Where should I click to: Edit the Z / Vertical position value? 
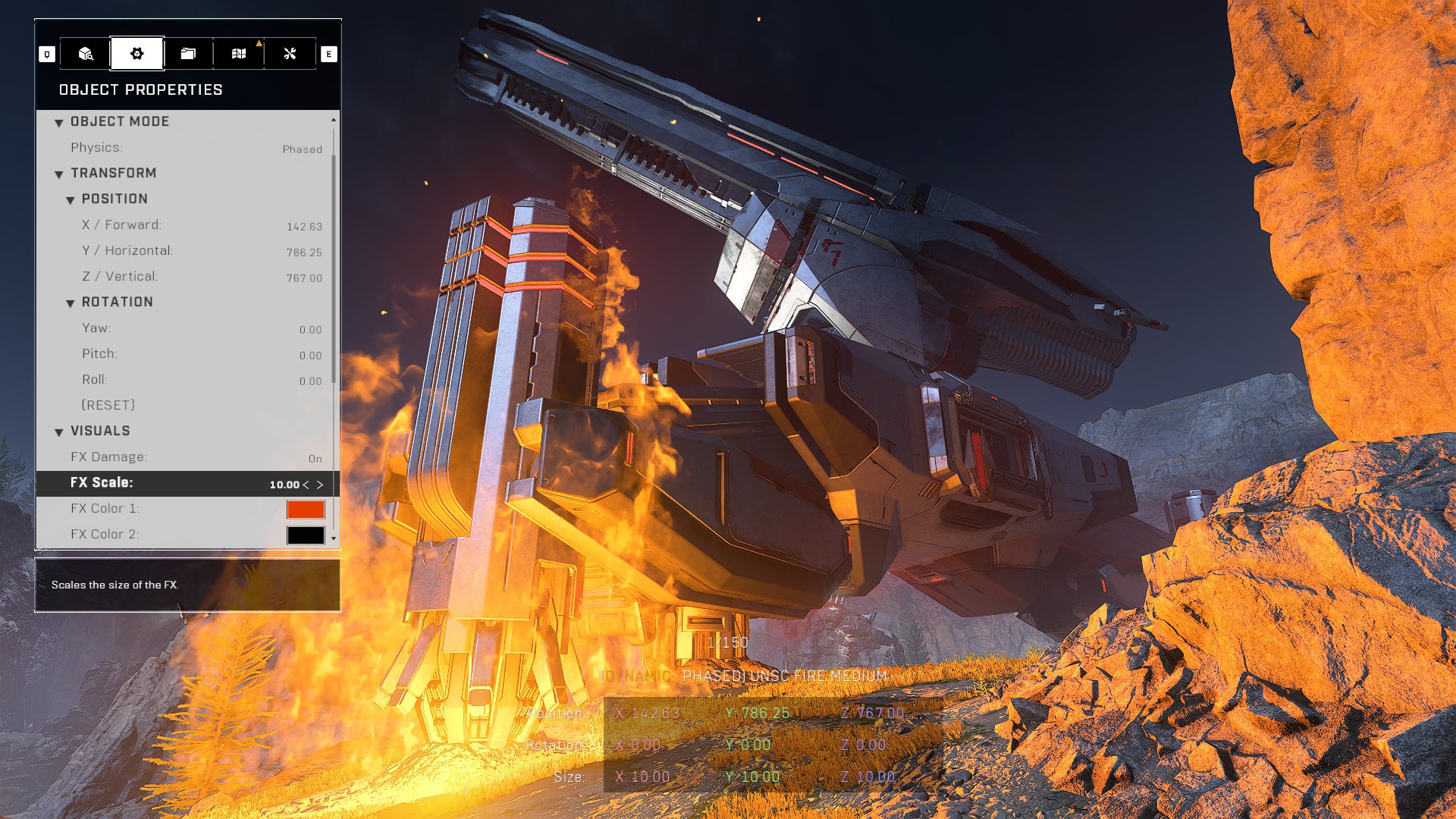coord(304,278)
